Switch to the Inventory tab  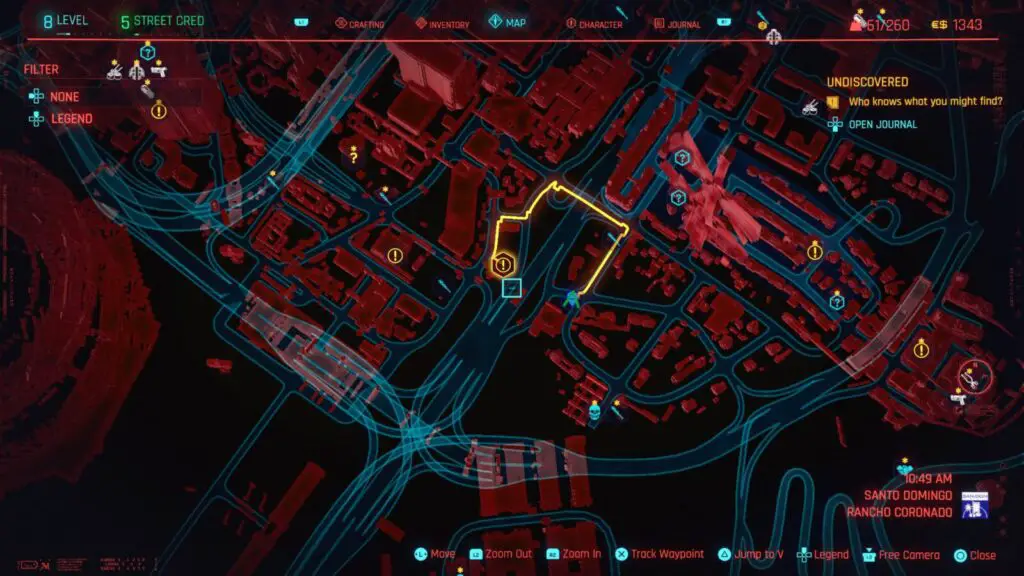point(441,24)
